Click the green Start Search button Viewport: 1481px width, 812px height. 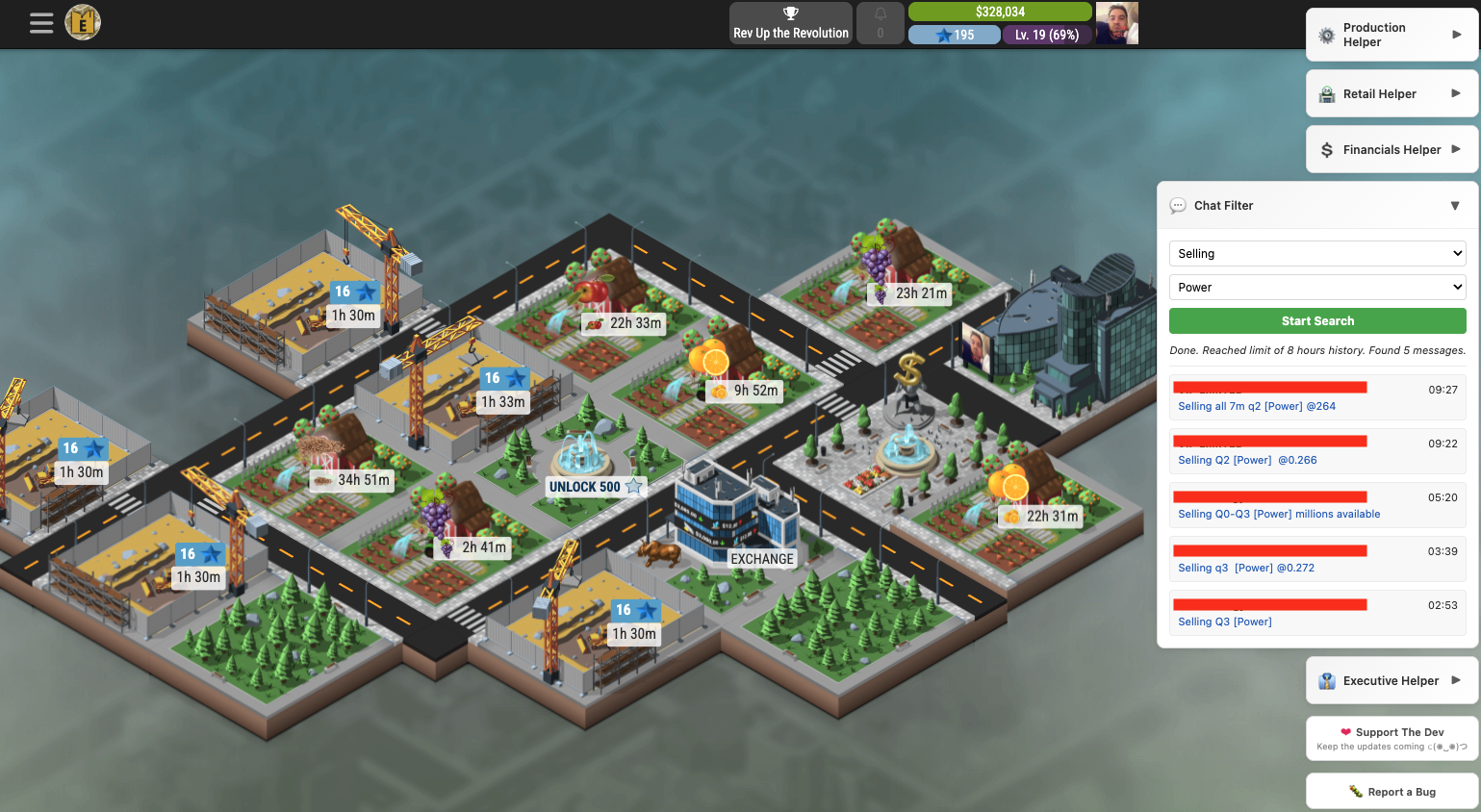pos(1317,321)
